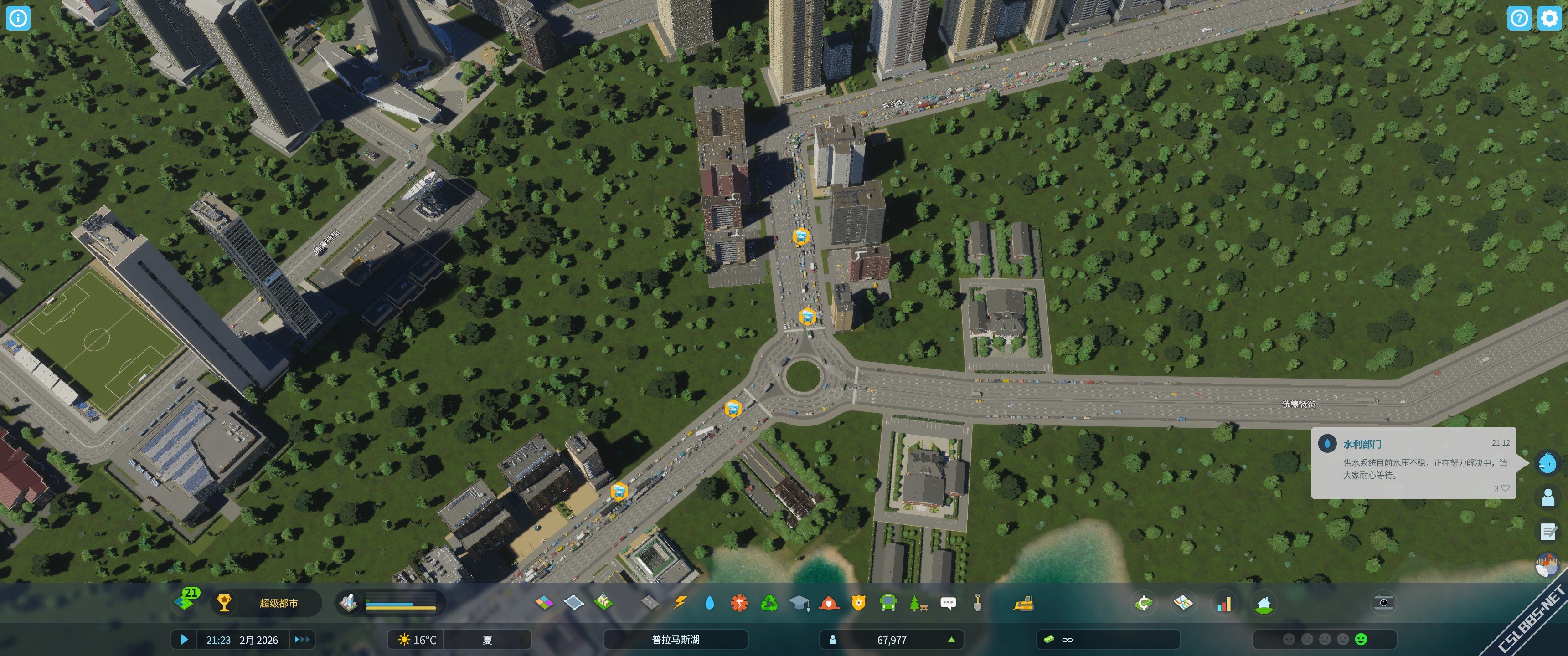Open the education graduation cap menu
This screenshot has height=656, width=1568.
point(799,603)
